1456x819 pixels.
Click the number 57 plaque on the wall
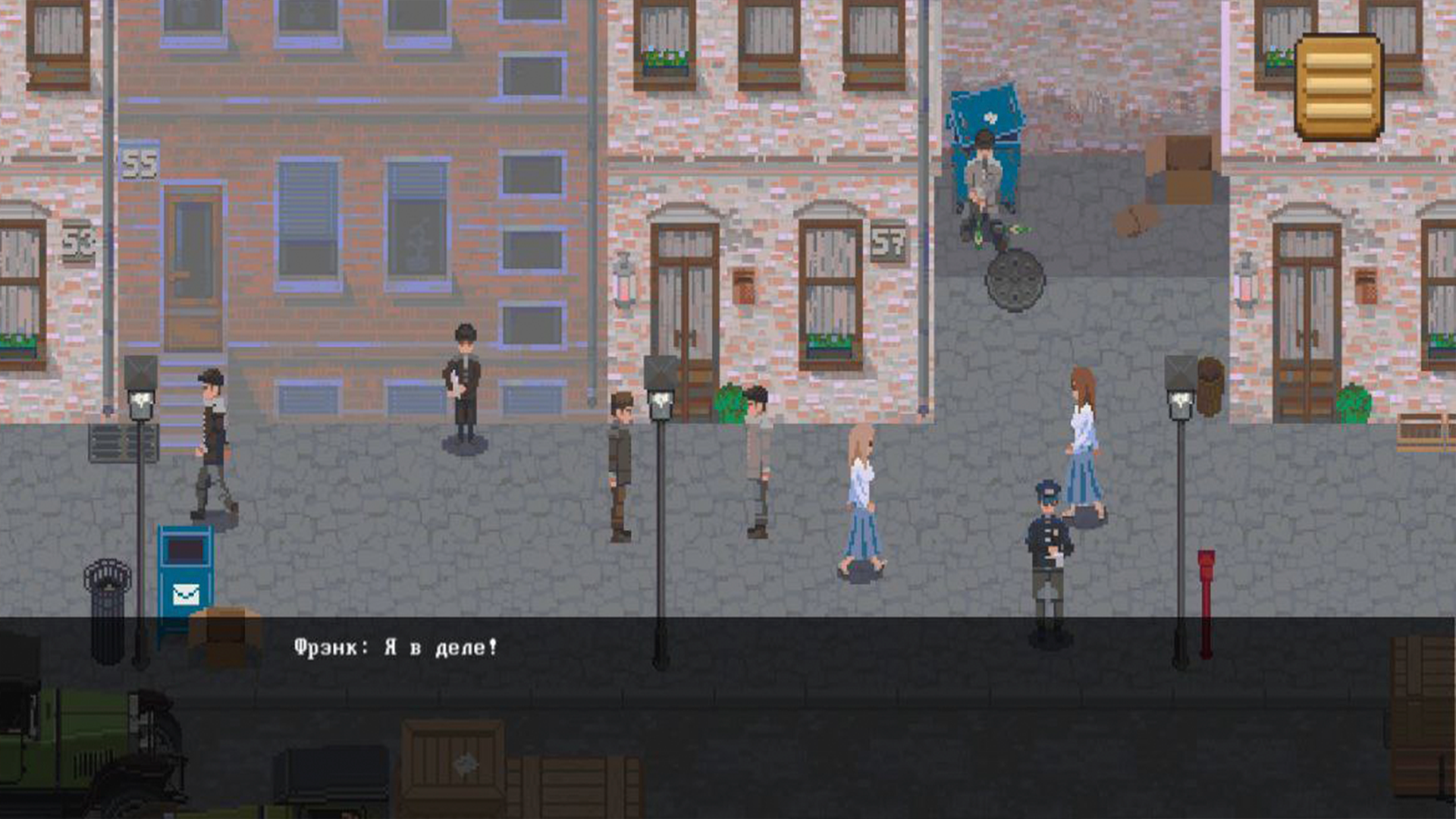point(887,243)
